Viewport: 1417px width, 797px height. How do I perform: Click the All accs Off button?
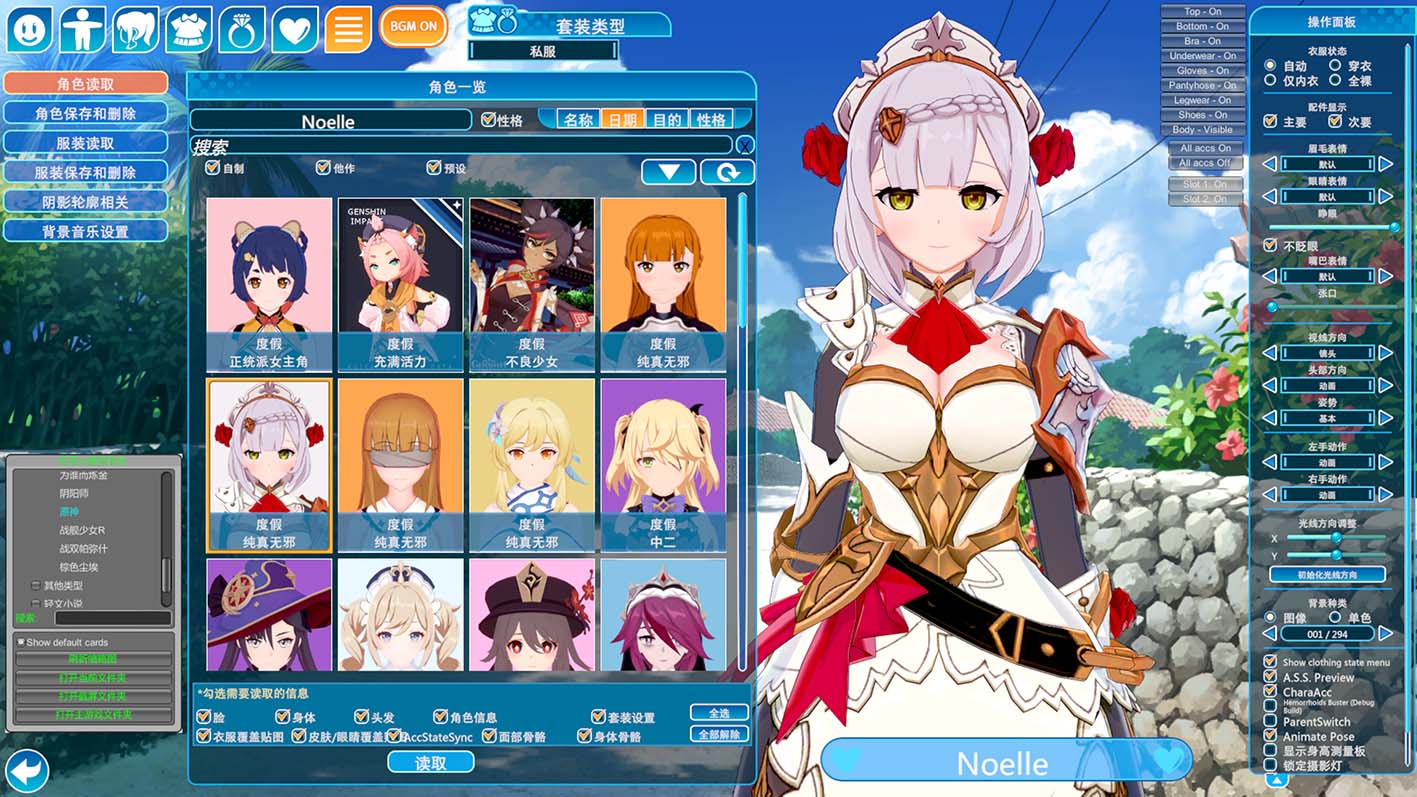tap(1204, 163)
